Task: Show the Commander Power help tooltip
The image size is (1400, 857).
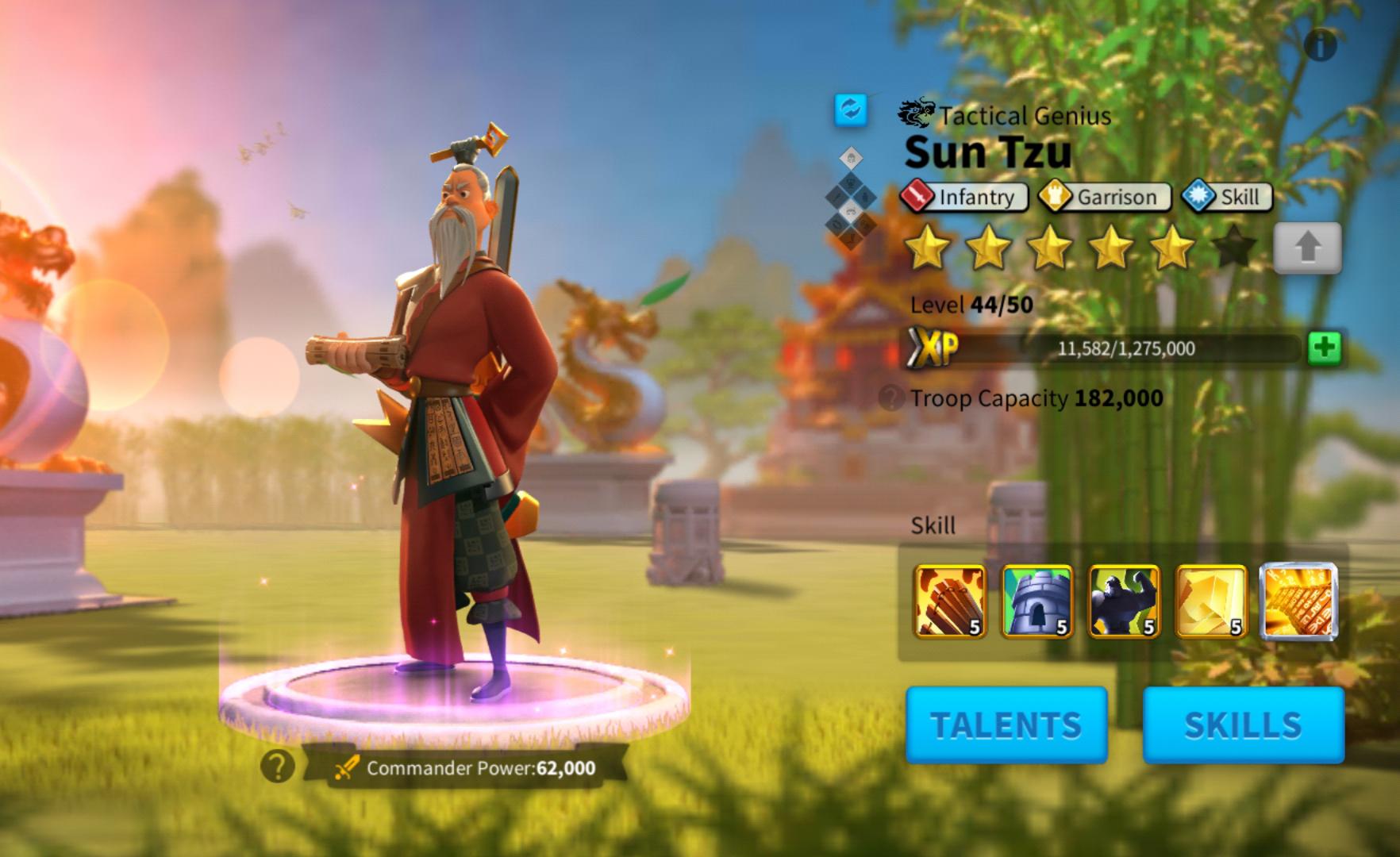Action: point(277,767)
